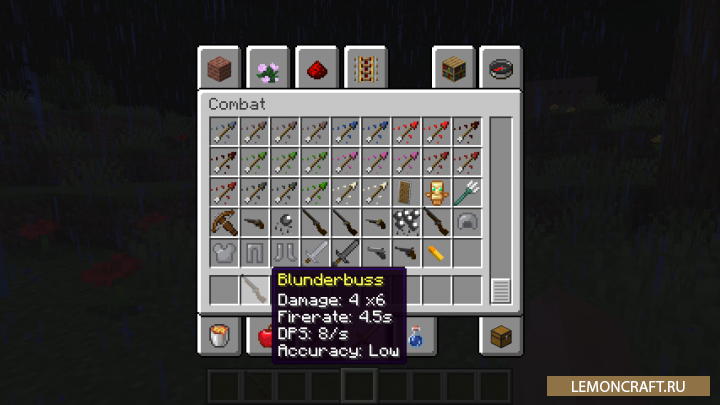This screenshot has width=720, height=405.
Task: Switch to the Transportation rail tab
Action: [364, 69]
